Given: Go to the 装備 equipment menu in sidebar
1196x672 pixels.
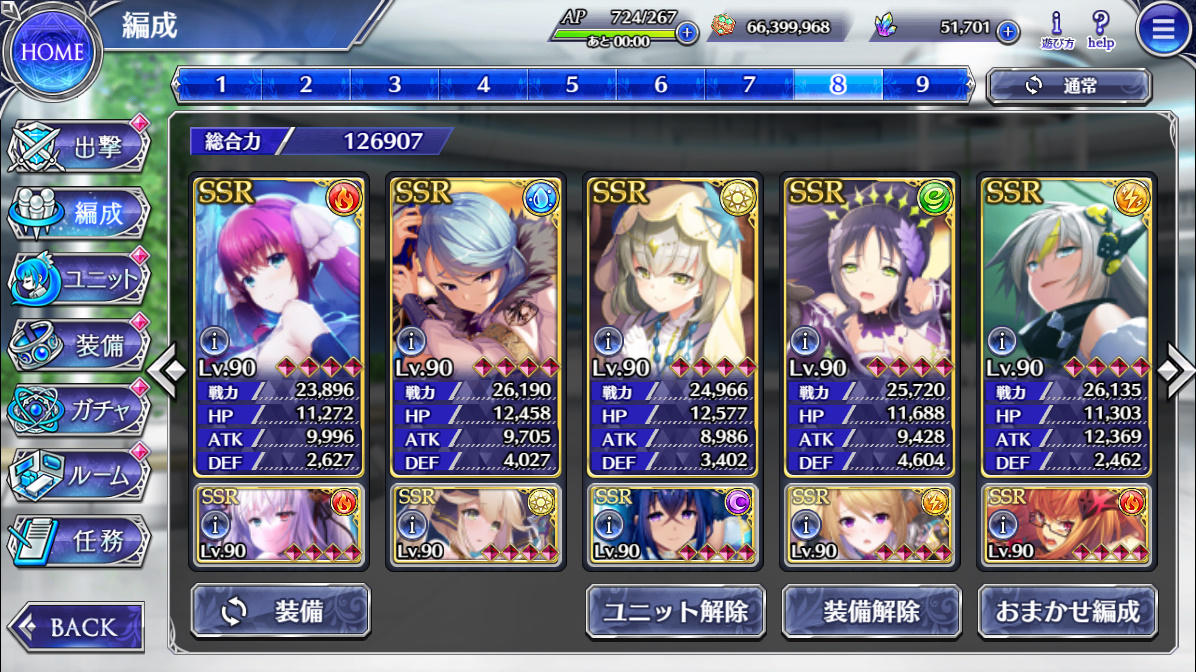Looking at the screenshot, I should click(x=80, y=346).
